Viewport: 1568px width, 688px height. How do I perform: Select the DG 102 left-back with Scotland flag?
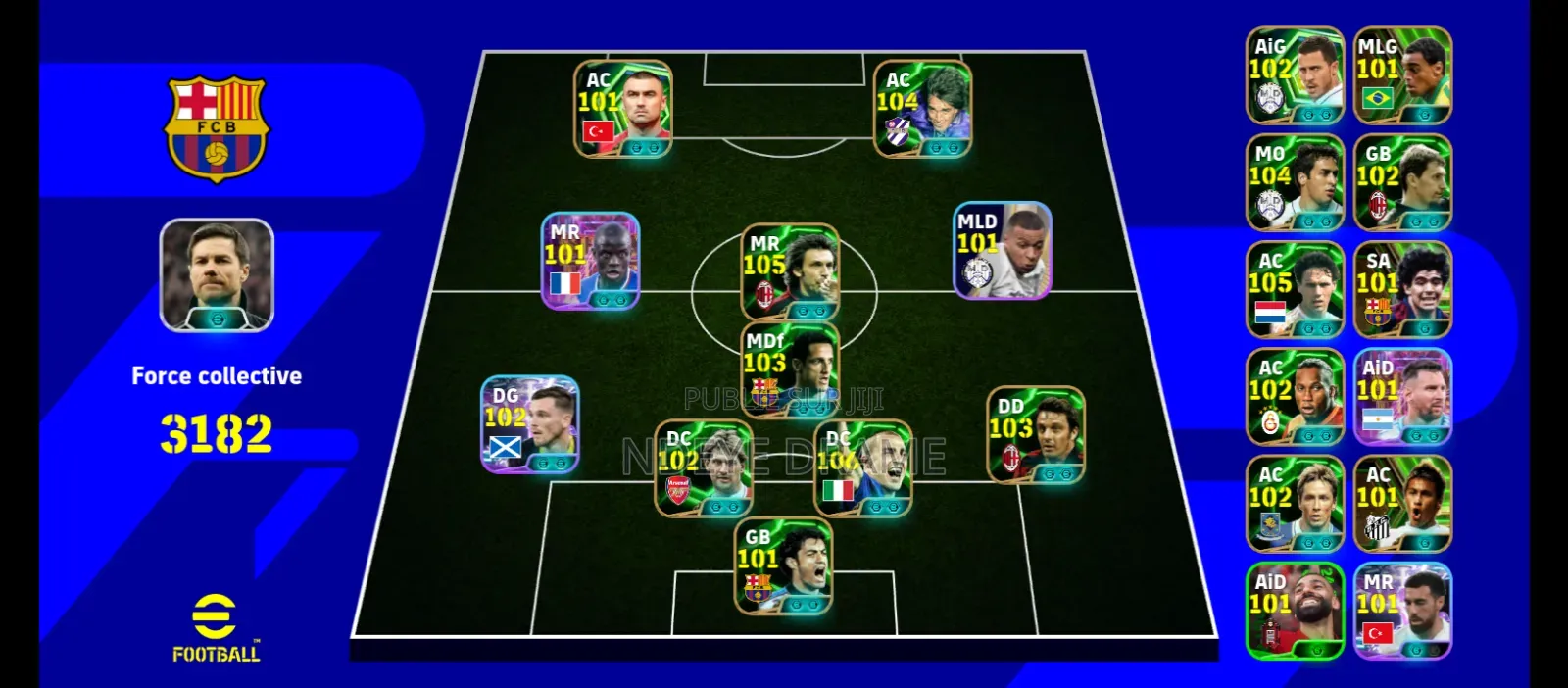tap(530, 424)
